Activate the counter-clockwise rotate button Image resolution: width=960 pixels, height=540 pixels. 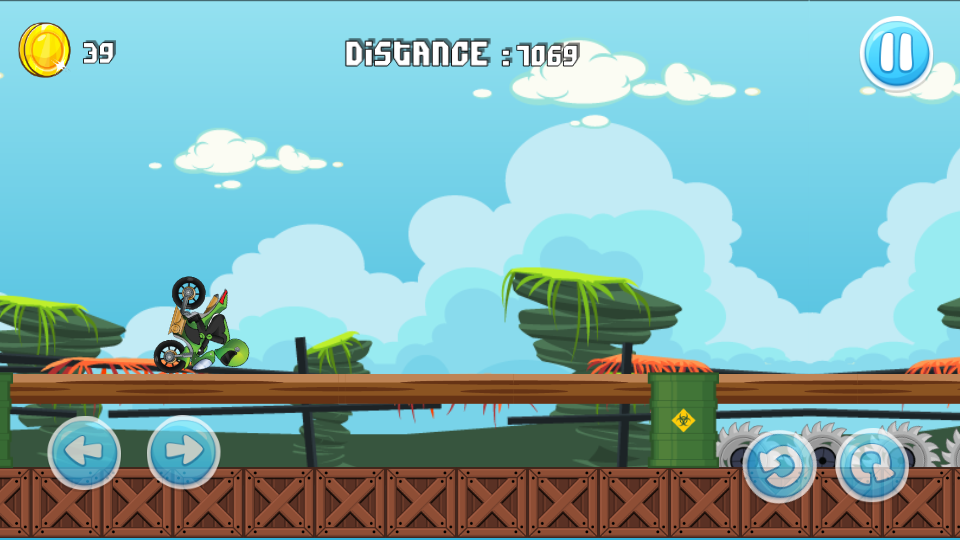point(779,466)
